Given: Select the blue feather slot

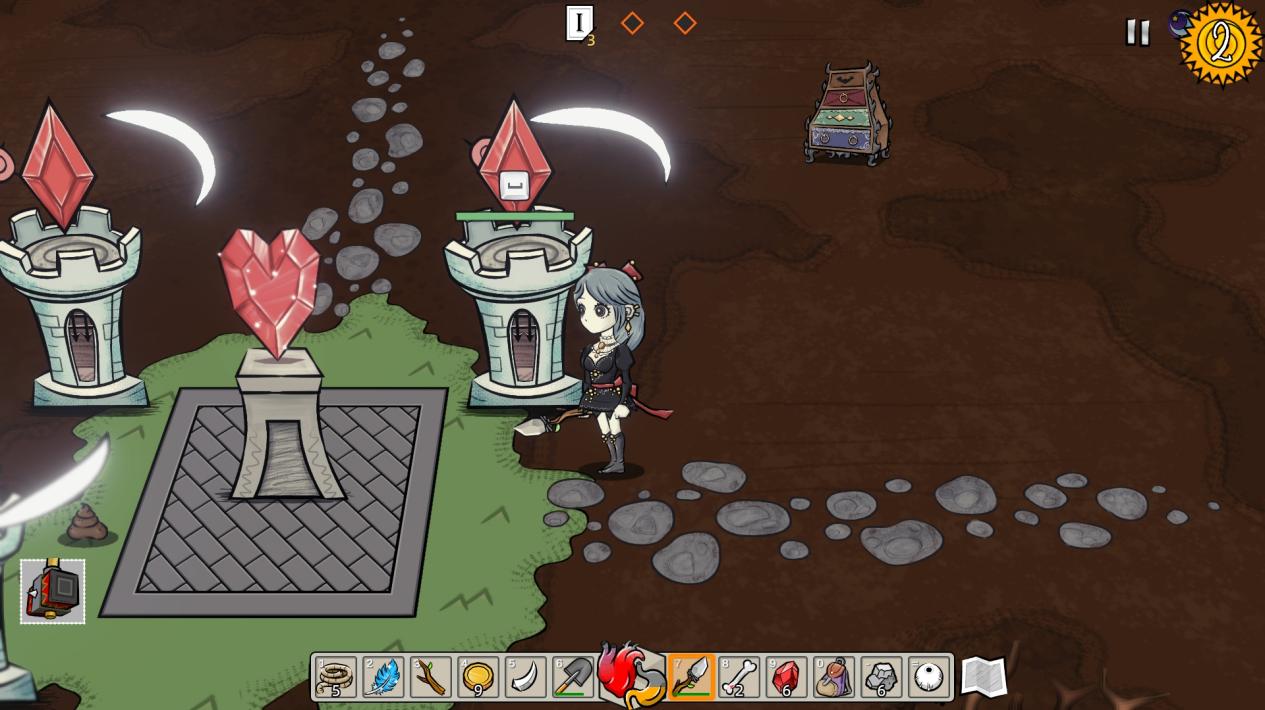Looking at the screenshot, I should [383, 677].
